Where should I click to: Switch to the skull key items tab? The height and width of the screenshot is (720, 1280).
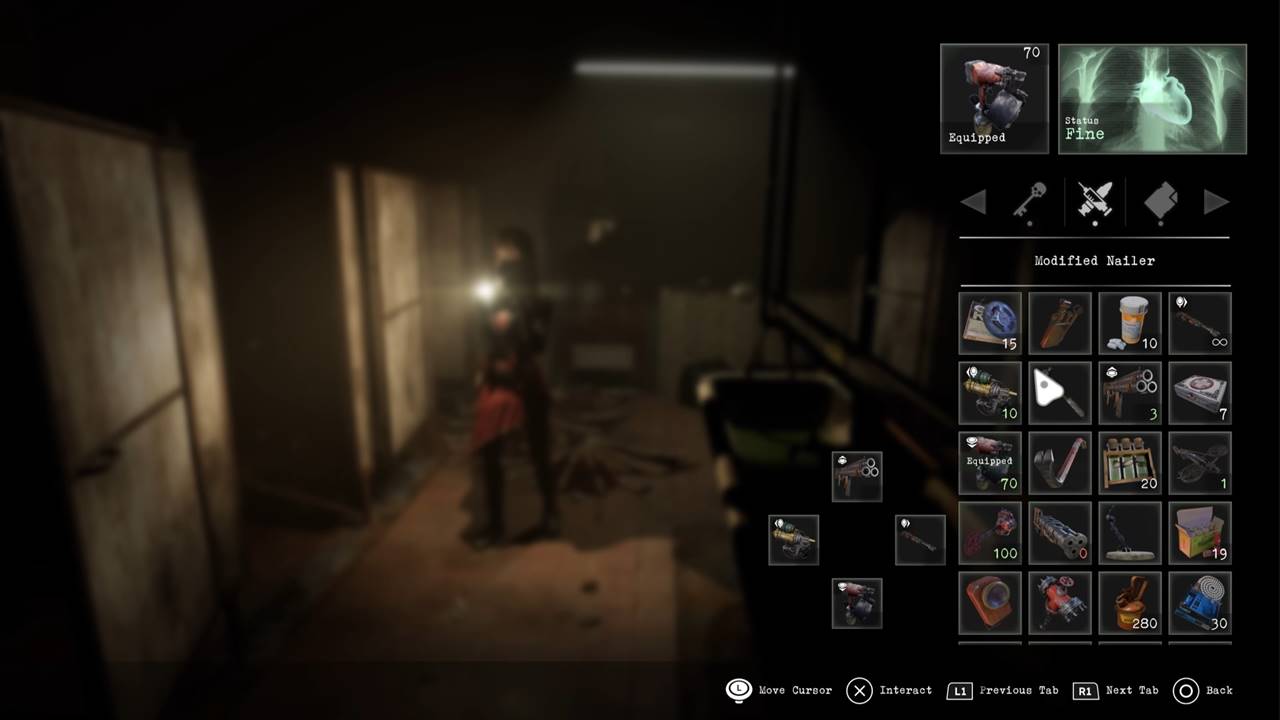click(x=1028, y=201)
